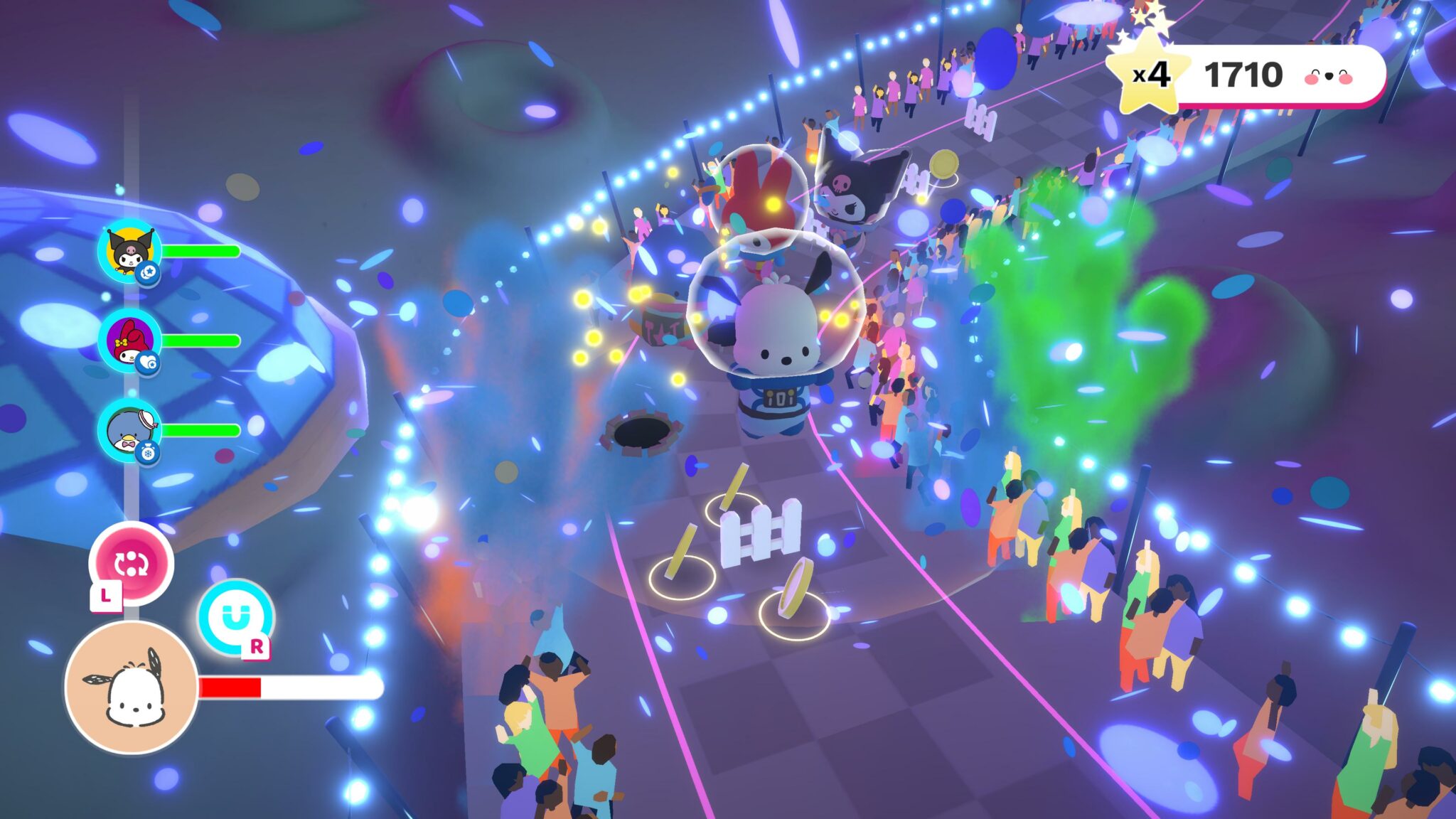Viewport: 1456px width, 819px height.
Task: Select Tuxedosam's character portrait
Action: click(x=129, y=429)
